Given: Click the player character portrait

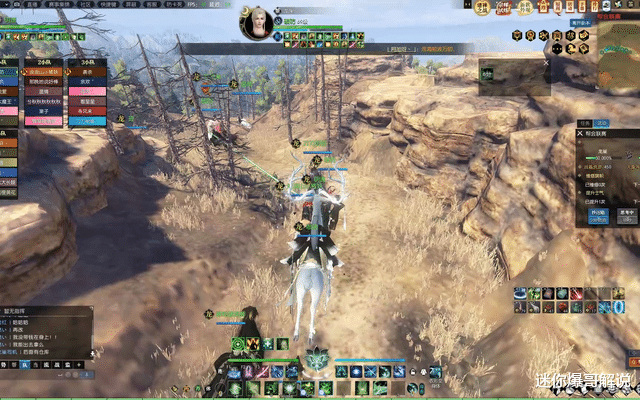Looking at the screenshot, I should click(257, 23).
